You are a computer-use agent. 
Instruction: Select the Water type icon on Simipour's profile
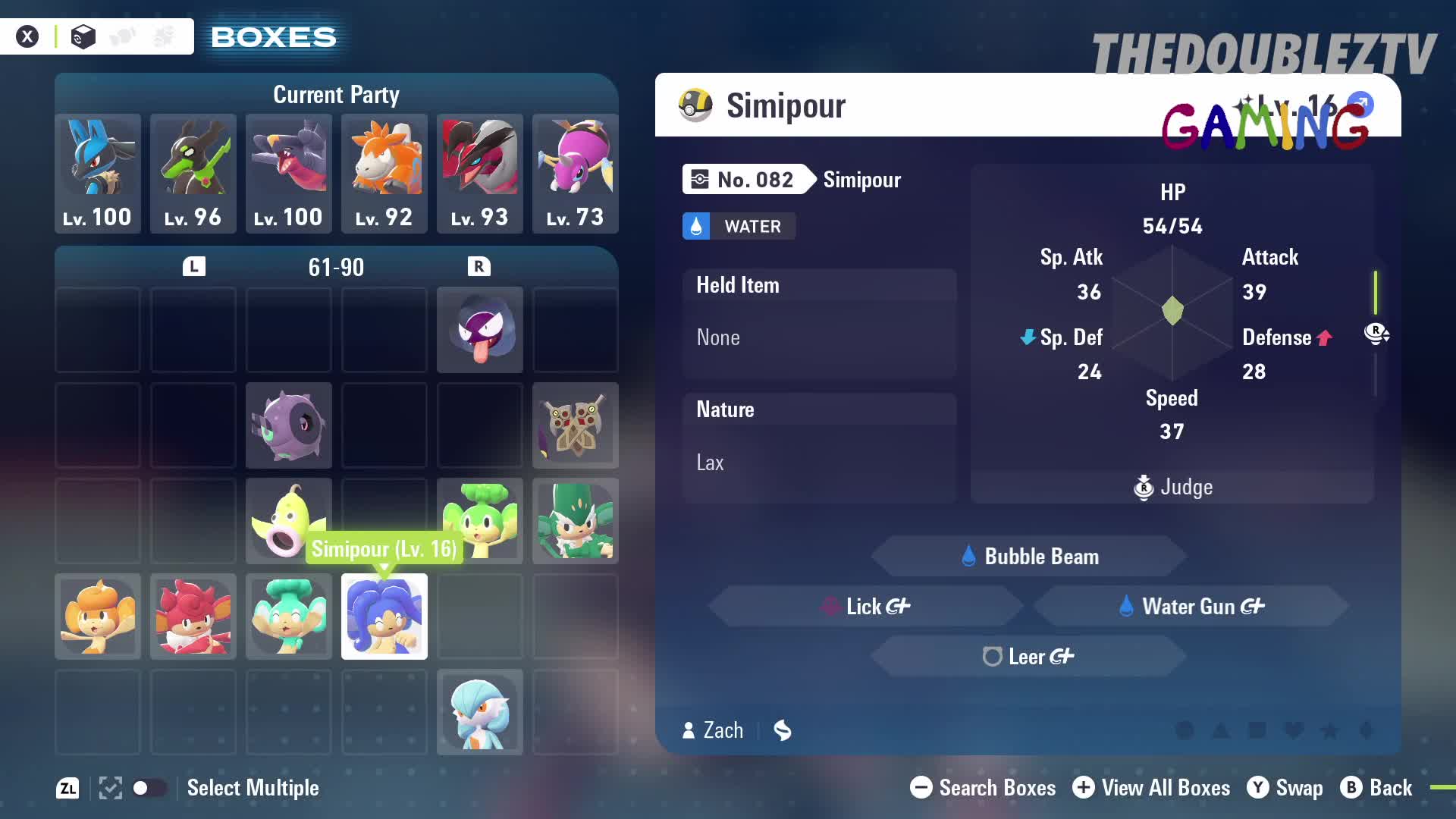tap(696, 226)
